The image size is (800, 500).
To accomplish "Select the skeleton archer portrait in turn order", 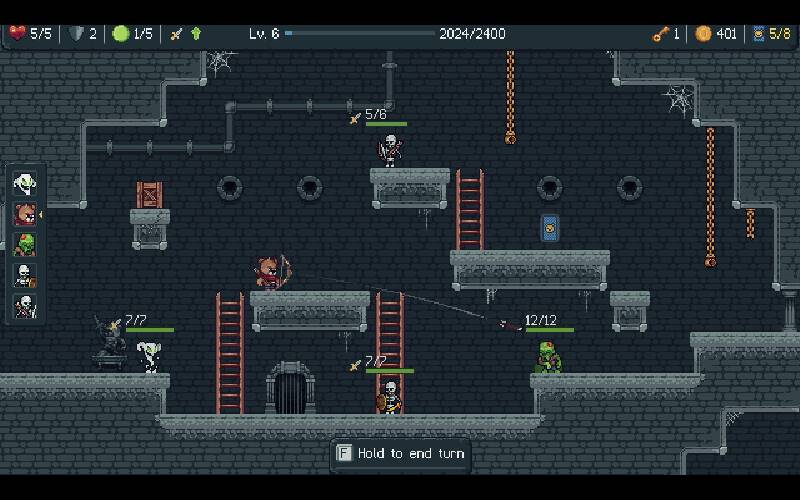I will click(24, 306).
